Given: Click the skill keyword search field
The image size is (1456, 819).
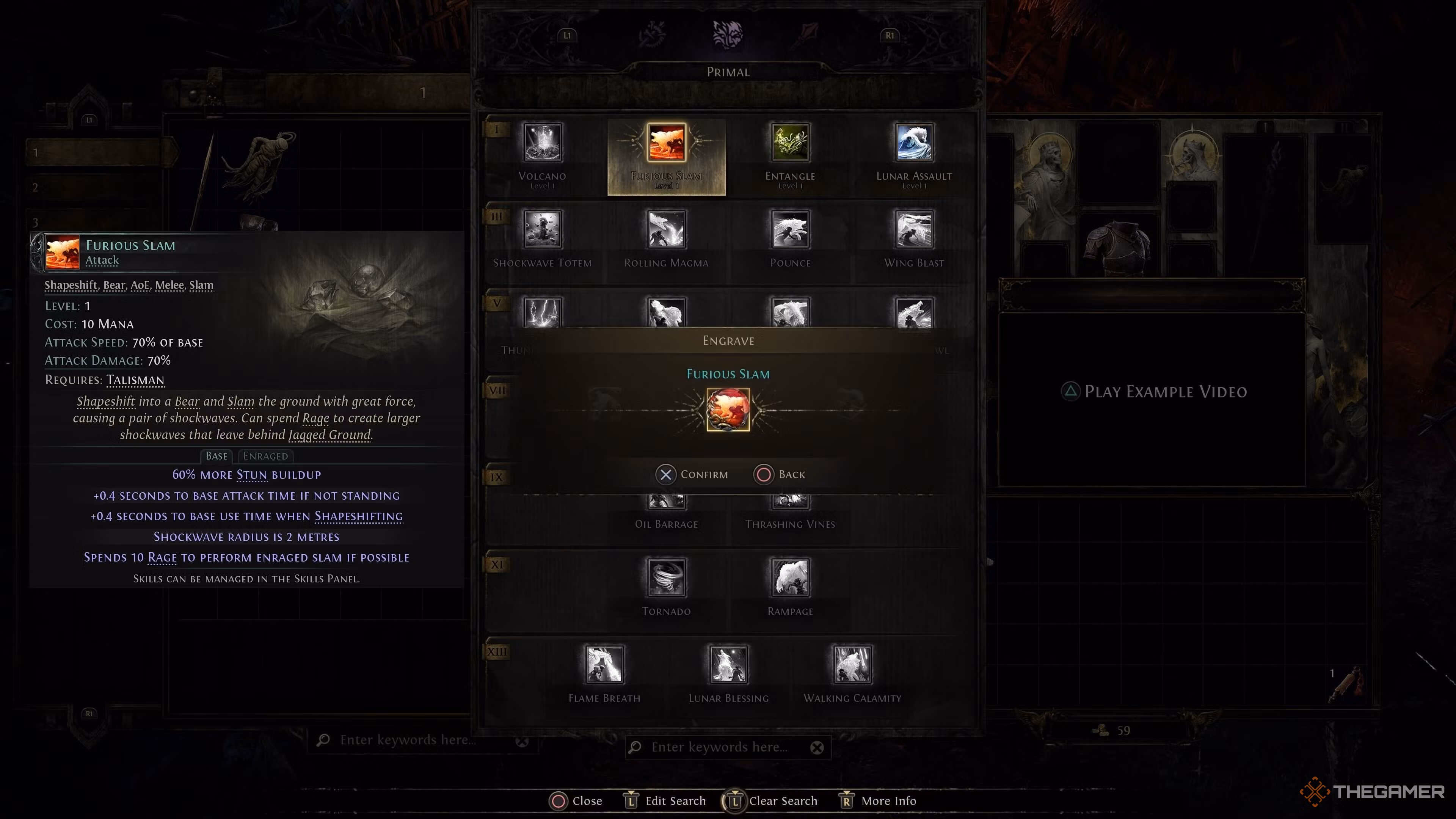Looking at the screenshot, I should point(729,747).
